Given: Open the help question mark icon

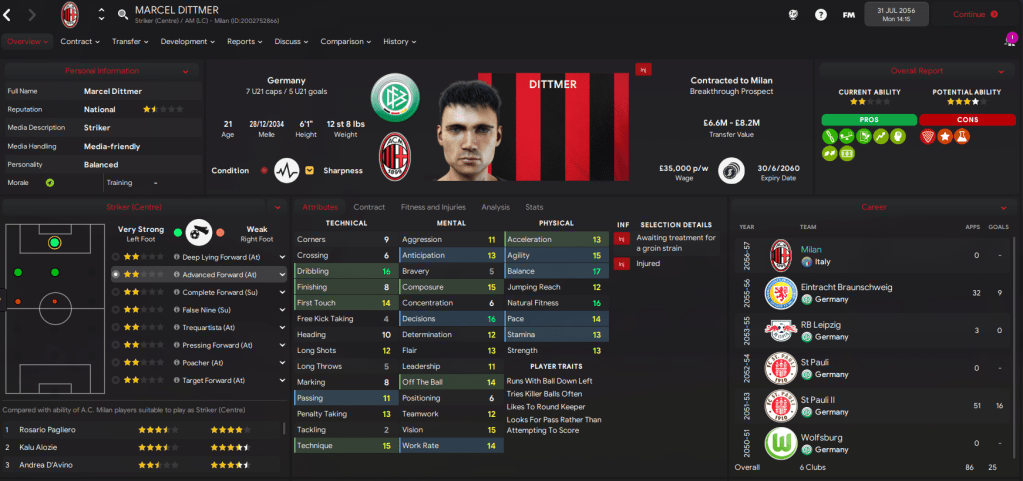Looking at the screenshot, I should 821,15.
